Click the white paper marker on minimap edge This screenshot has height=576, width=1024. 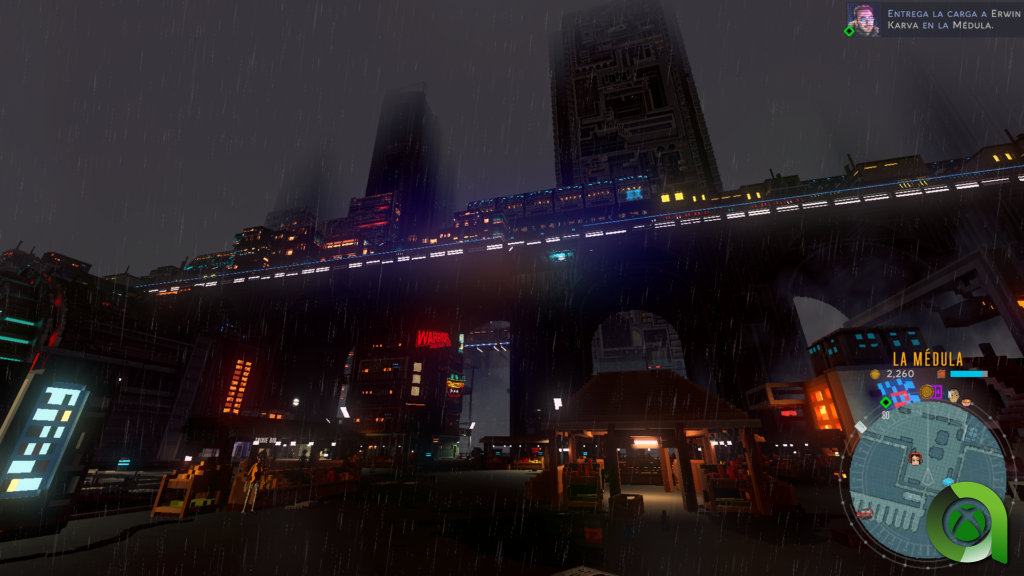pos(860,427)
